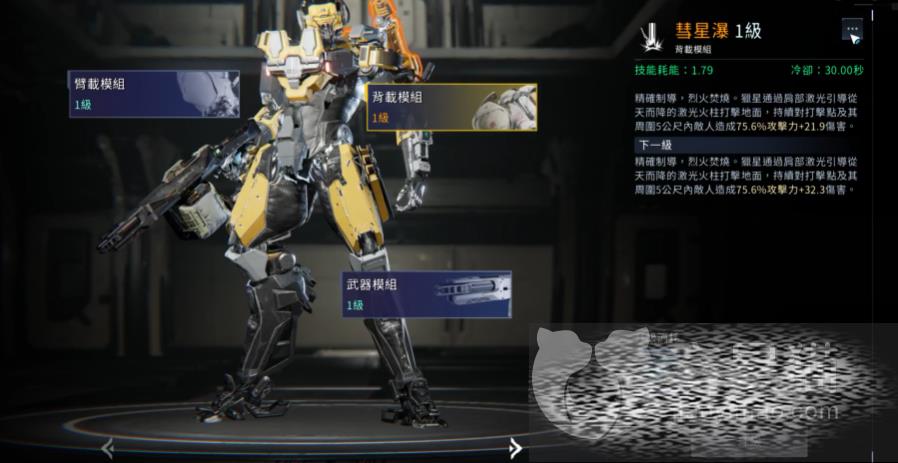Show the previous mech with left arrow
898x463 pixels.
click(108, 449)
